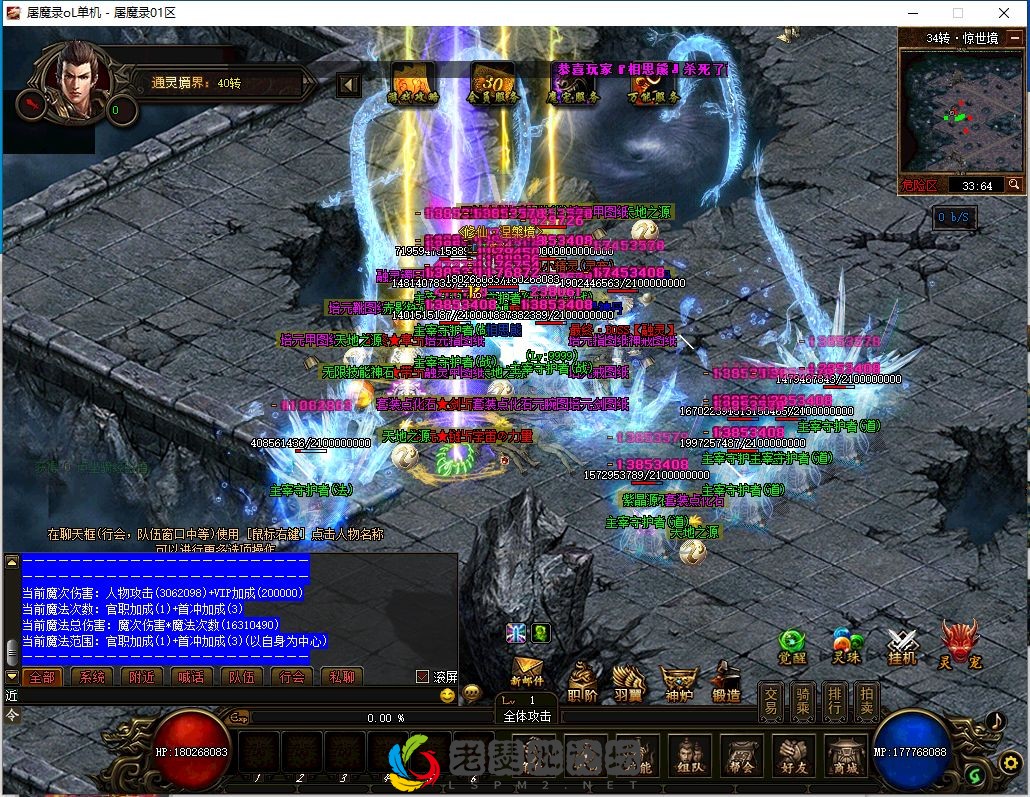Image resolution: width=1030 pixels, height=797 pixels.
Task: Collapse the top icon bar with the arrow
Action: 349,85
